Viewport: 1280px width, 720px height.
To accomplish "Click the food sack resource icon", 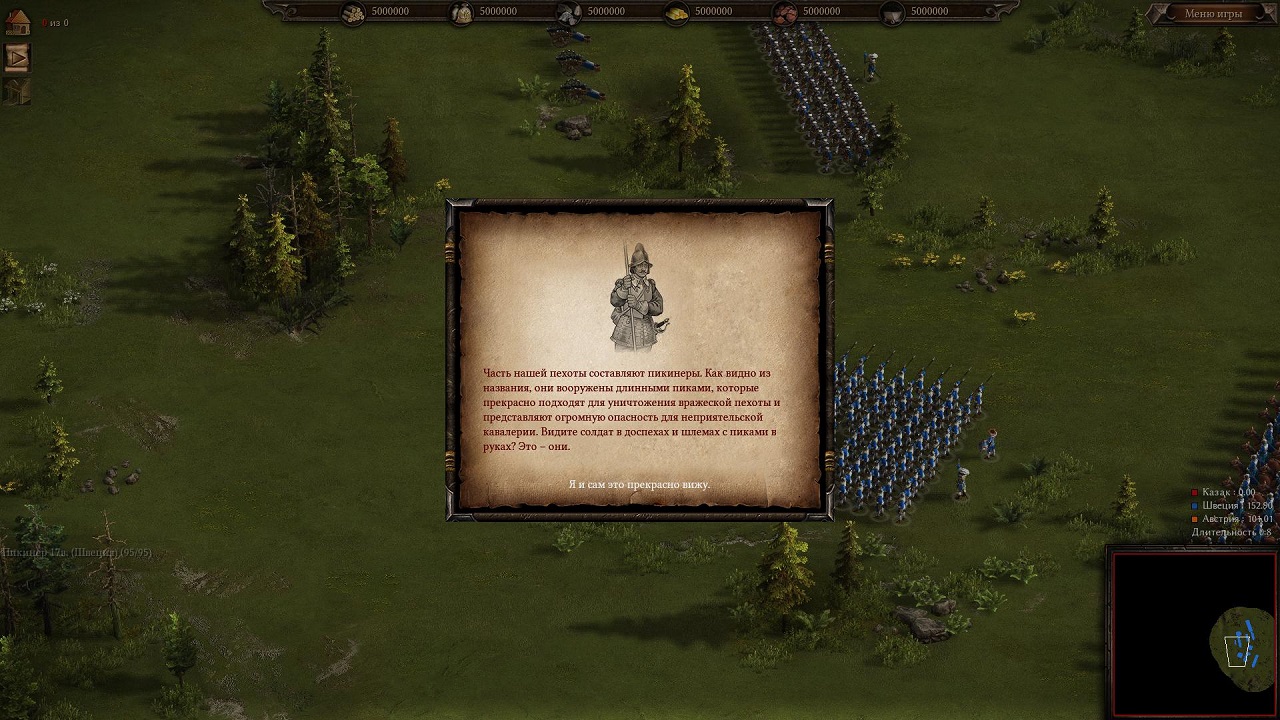I will coord(462,12).
